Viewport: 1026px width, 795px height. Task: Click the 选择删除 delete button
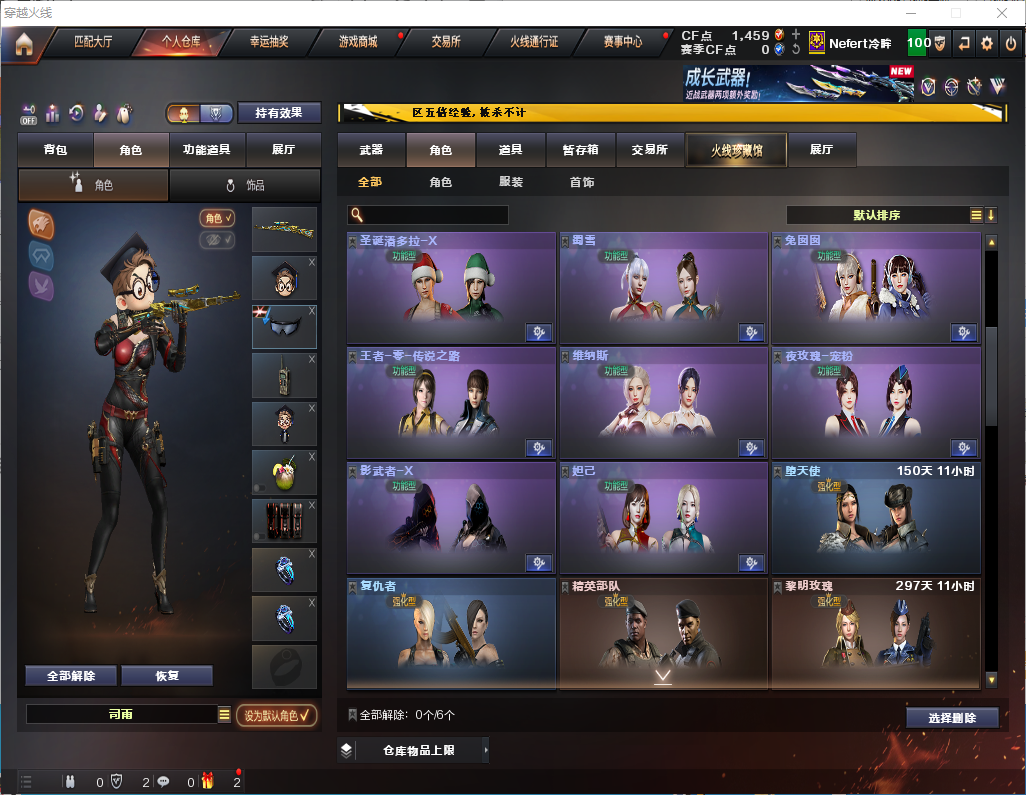[x=952, y=718]
